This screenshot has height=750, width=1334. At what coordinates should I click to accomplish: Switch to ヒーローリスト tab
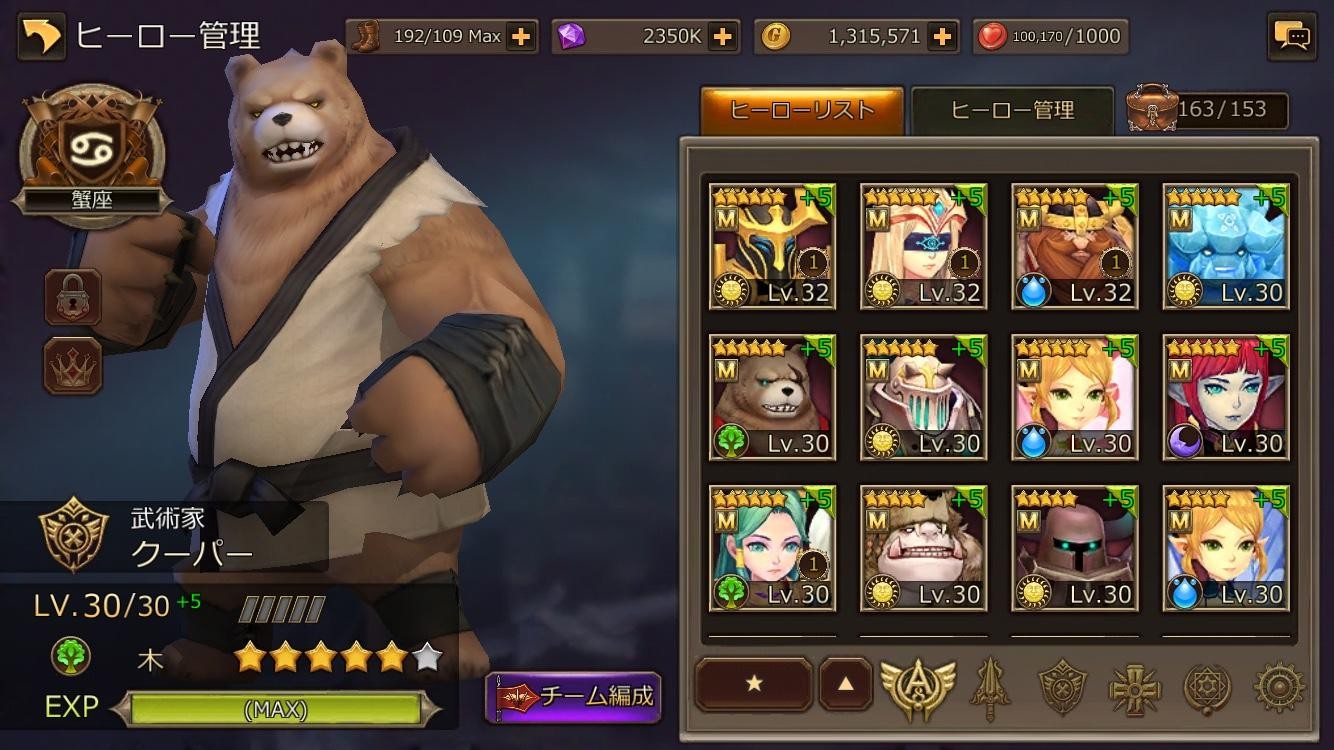tap(802, 110)
